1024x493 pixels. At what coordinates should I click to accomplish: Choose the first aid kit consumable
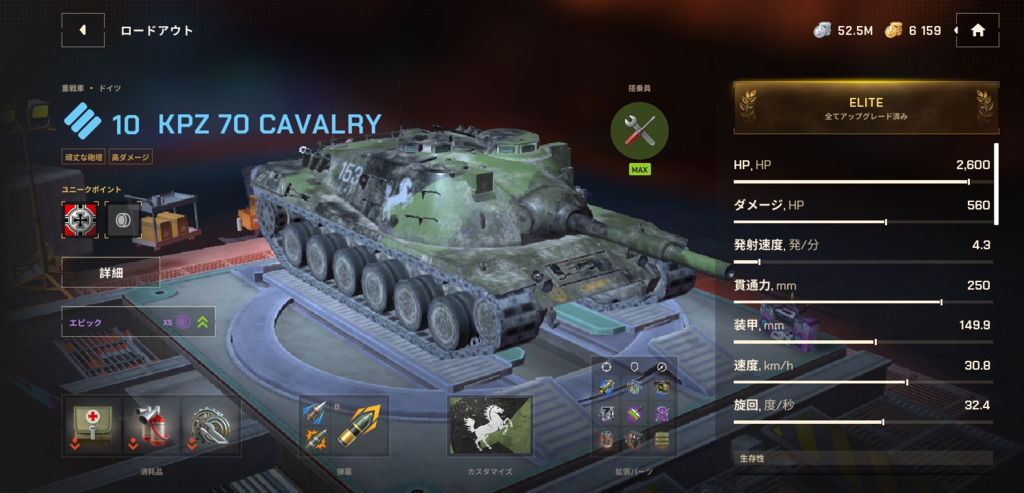pyautogui.click(x=91, y=426)
